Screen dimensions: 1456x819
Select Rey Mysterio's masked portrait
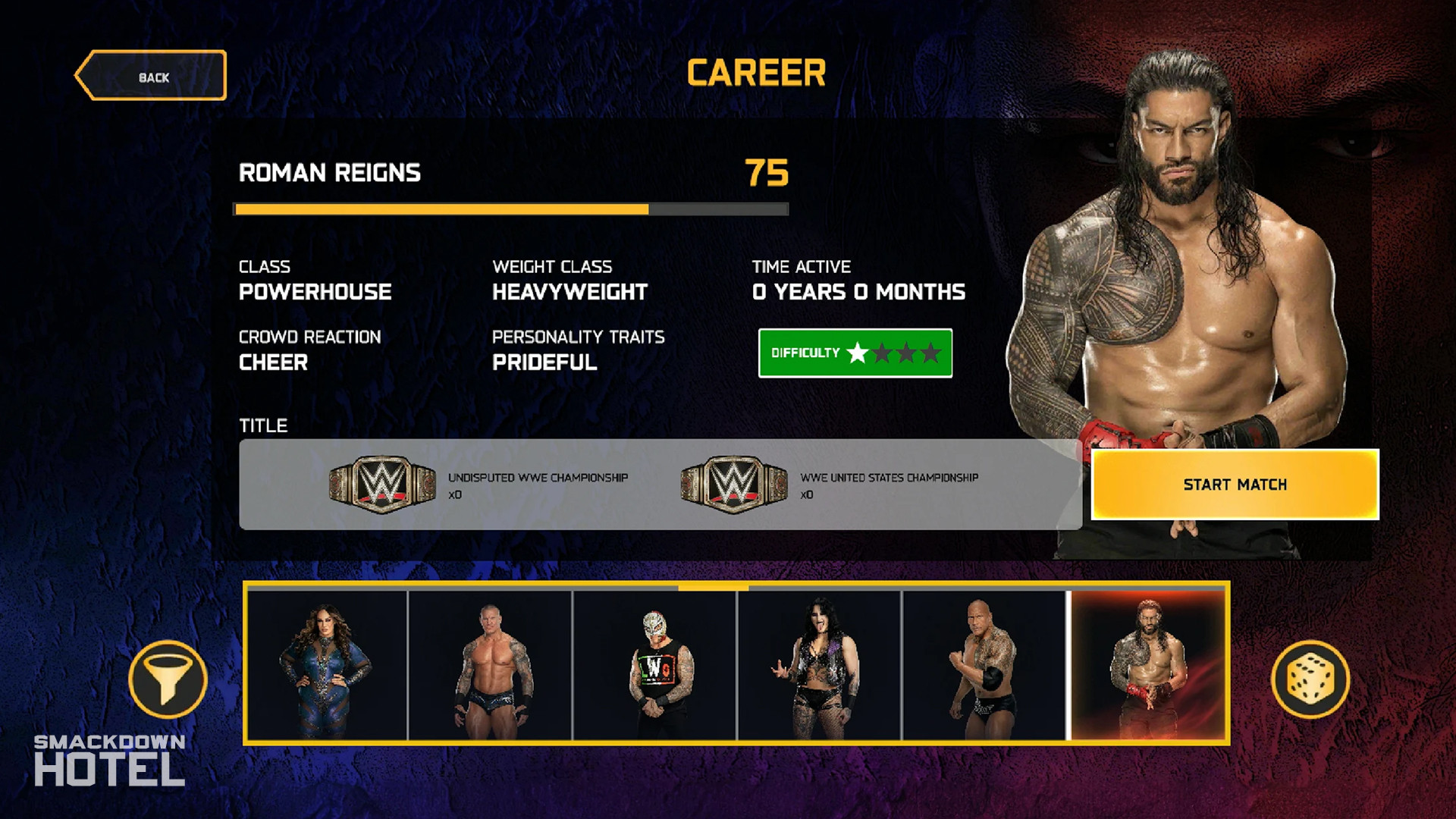click(x=654, y=665)
